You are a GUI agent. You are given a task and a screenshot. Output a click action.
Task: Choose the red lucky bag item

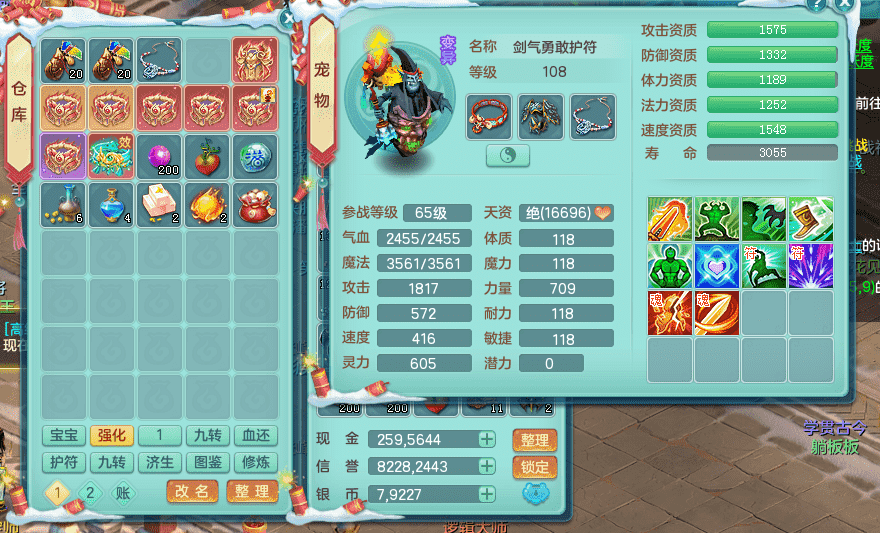[256, 204]
